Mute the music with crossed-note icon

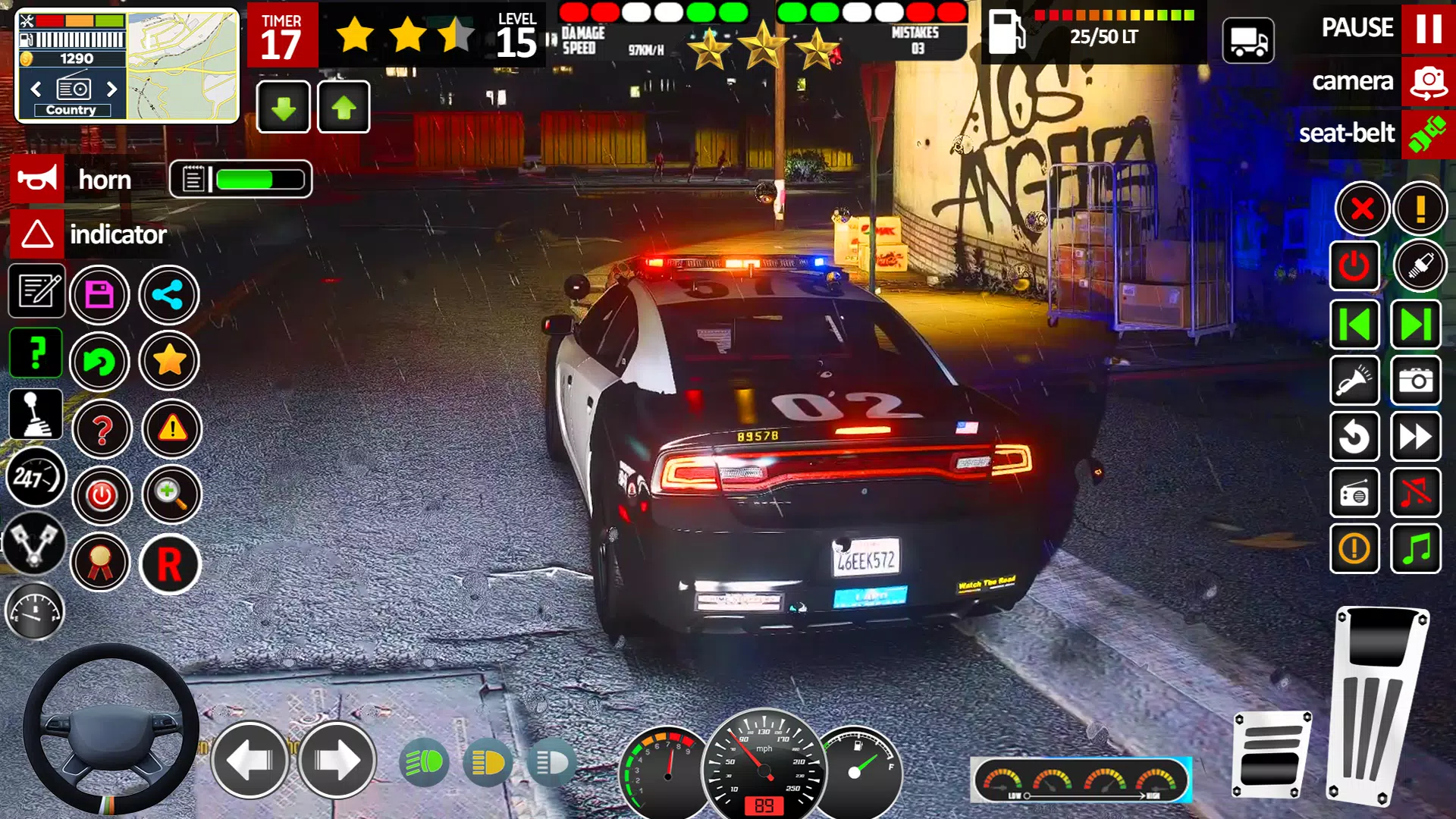[1417, 493]
